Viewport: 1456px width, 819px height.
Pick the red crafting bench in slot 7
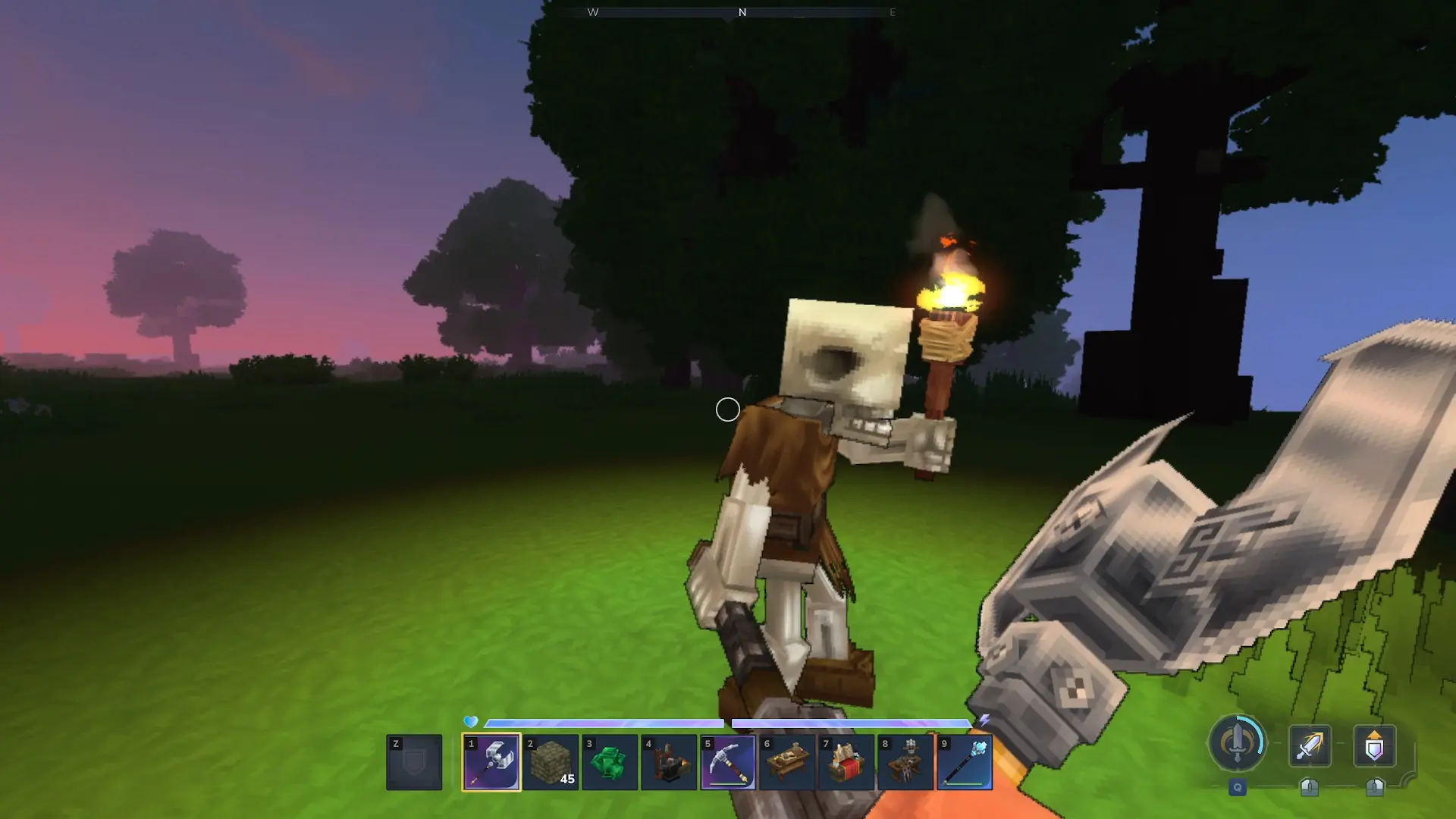(x=846, y=762)
